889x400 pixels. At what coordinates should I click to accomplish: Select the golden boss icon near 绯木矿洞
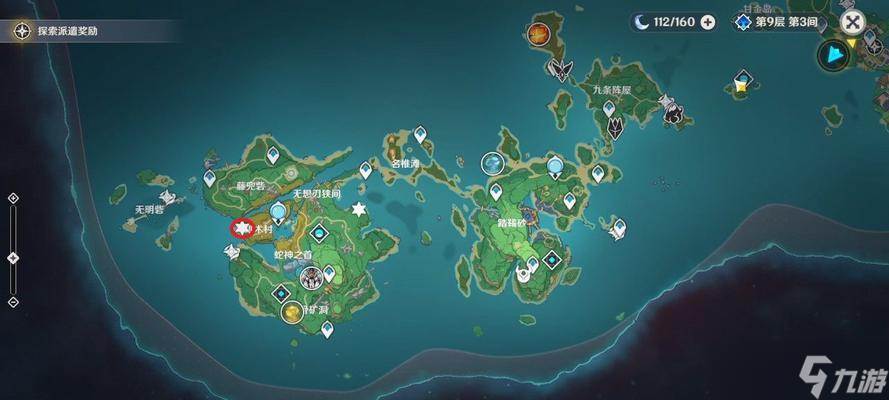[x=291, y=313]
